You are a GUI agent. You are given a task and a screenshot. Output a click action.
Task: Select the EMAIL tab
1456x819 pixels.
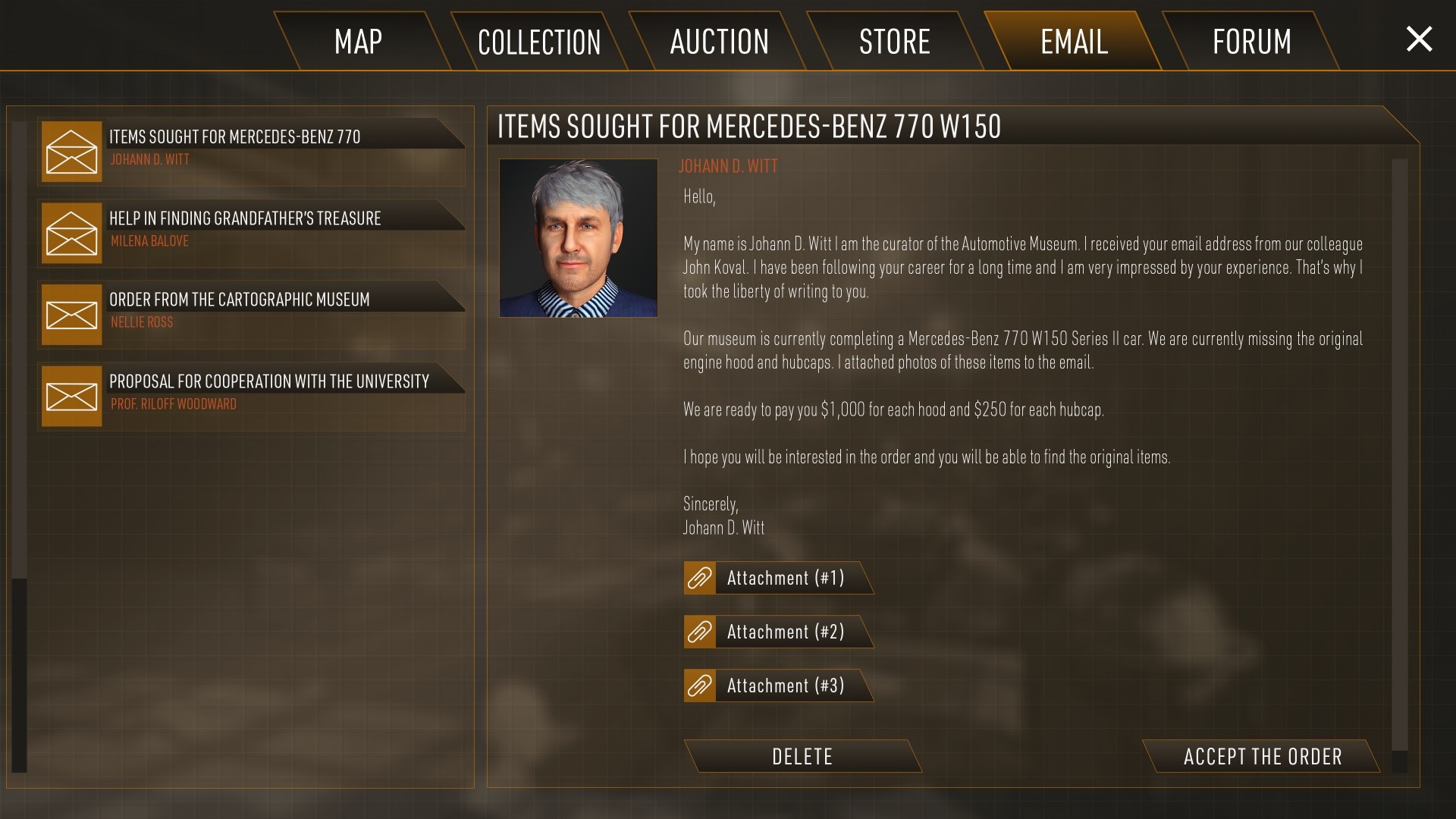(x=1074, y=42)
